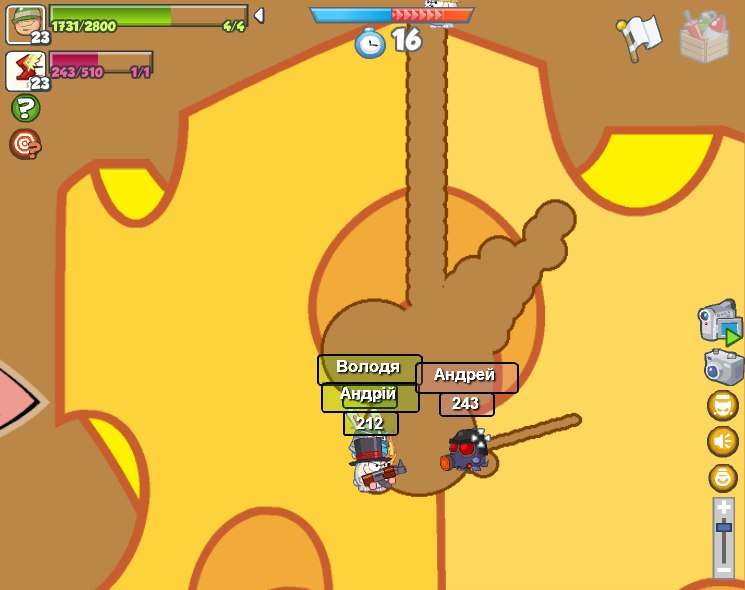Image resolution: width=745 pixels, height=590 pixels.
Task: Click the round orange button above the speaker
Action: (723, 405)
